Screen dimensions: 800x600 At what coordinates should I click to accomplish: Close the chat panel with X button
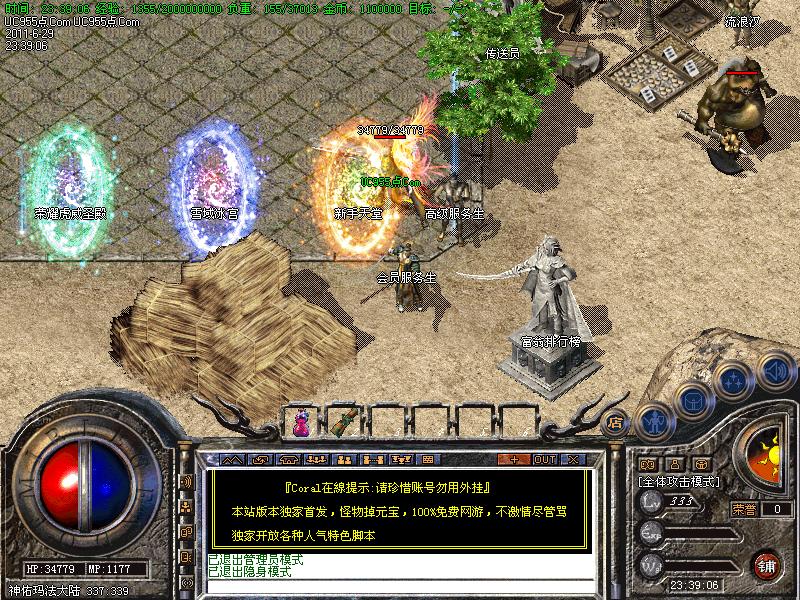[573, 459]
